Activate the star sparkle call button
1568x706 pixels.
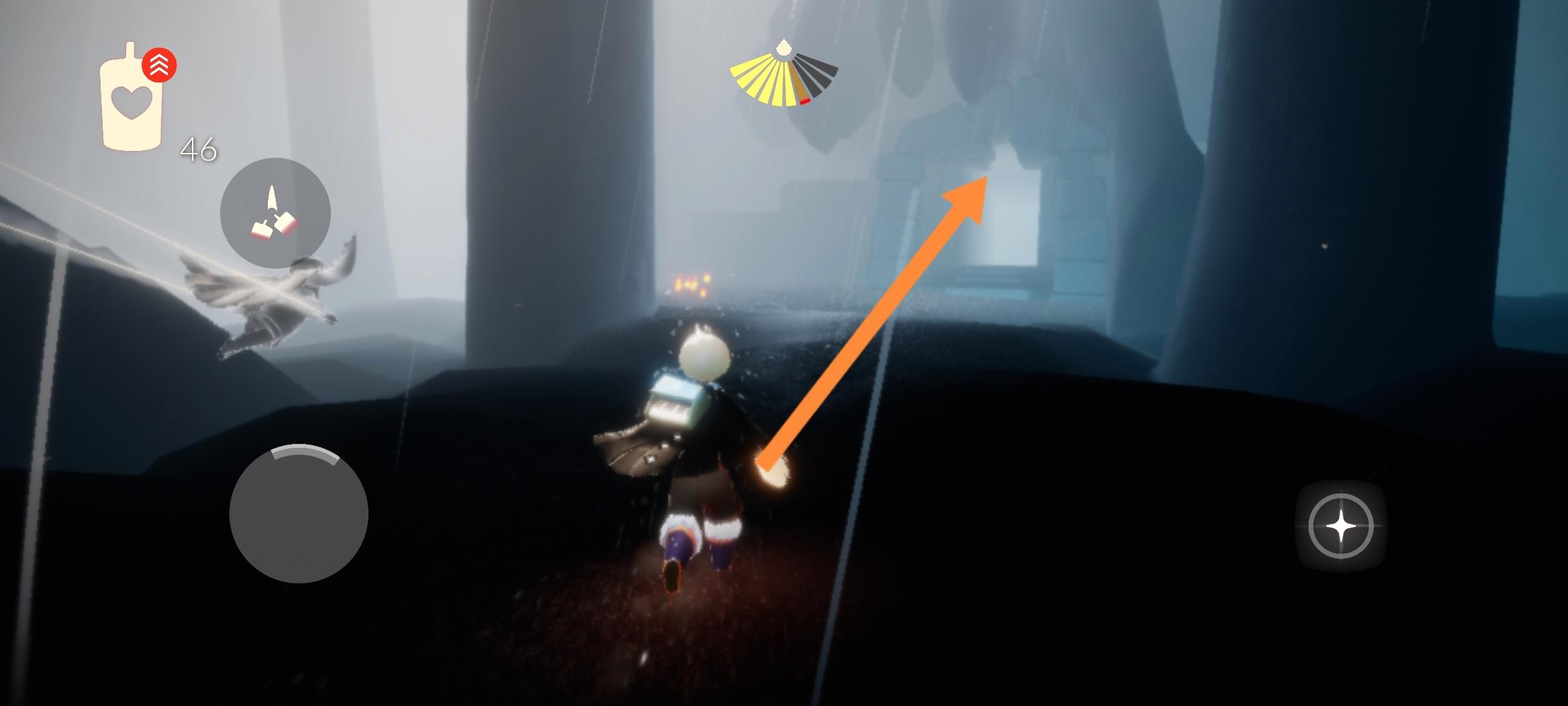click(x=1341, y=526)
